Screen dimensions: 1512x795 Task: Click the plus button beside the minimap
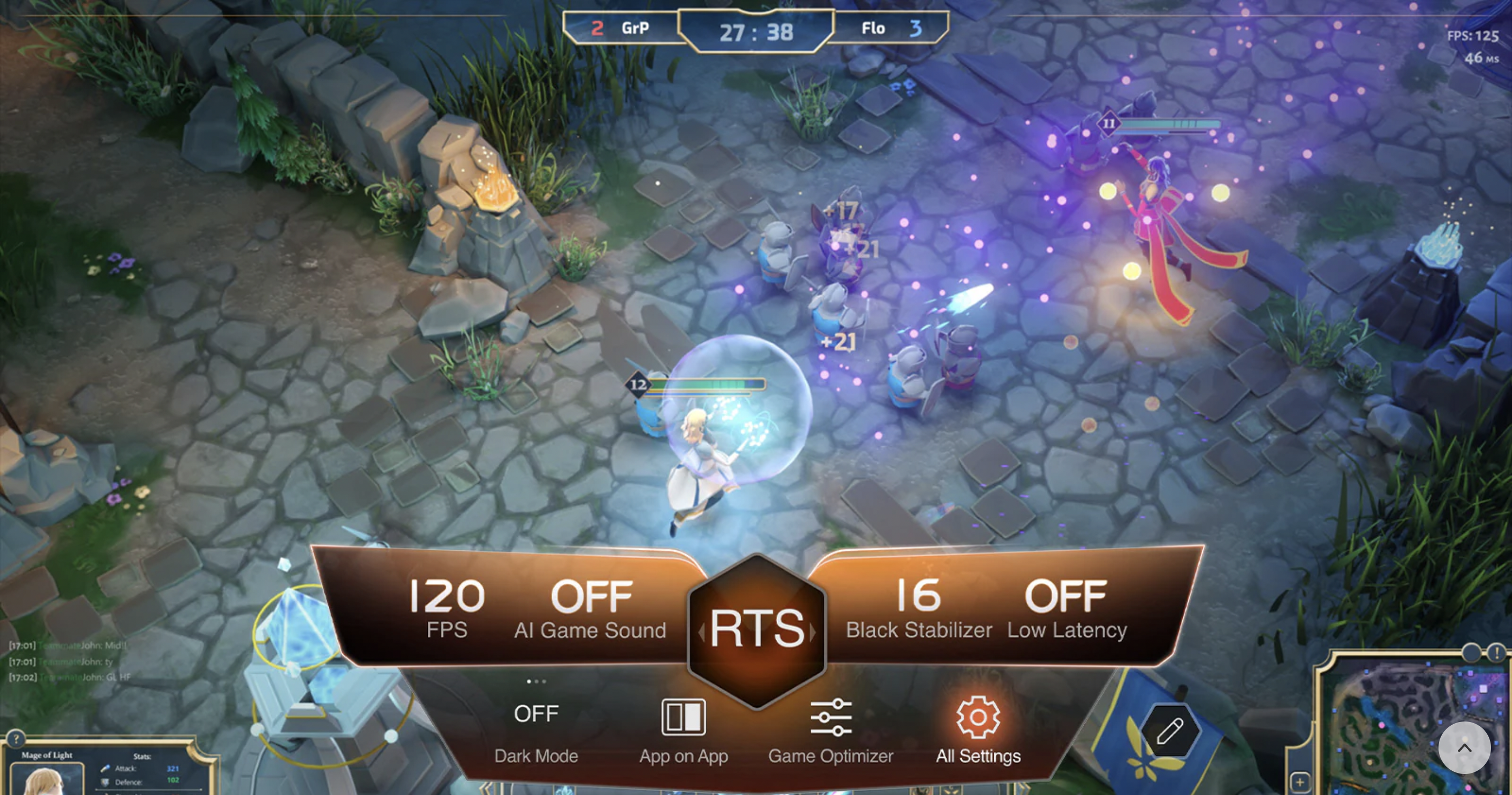click(1299, 782)
